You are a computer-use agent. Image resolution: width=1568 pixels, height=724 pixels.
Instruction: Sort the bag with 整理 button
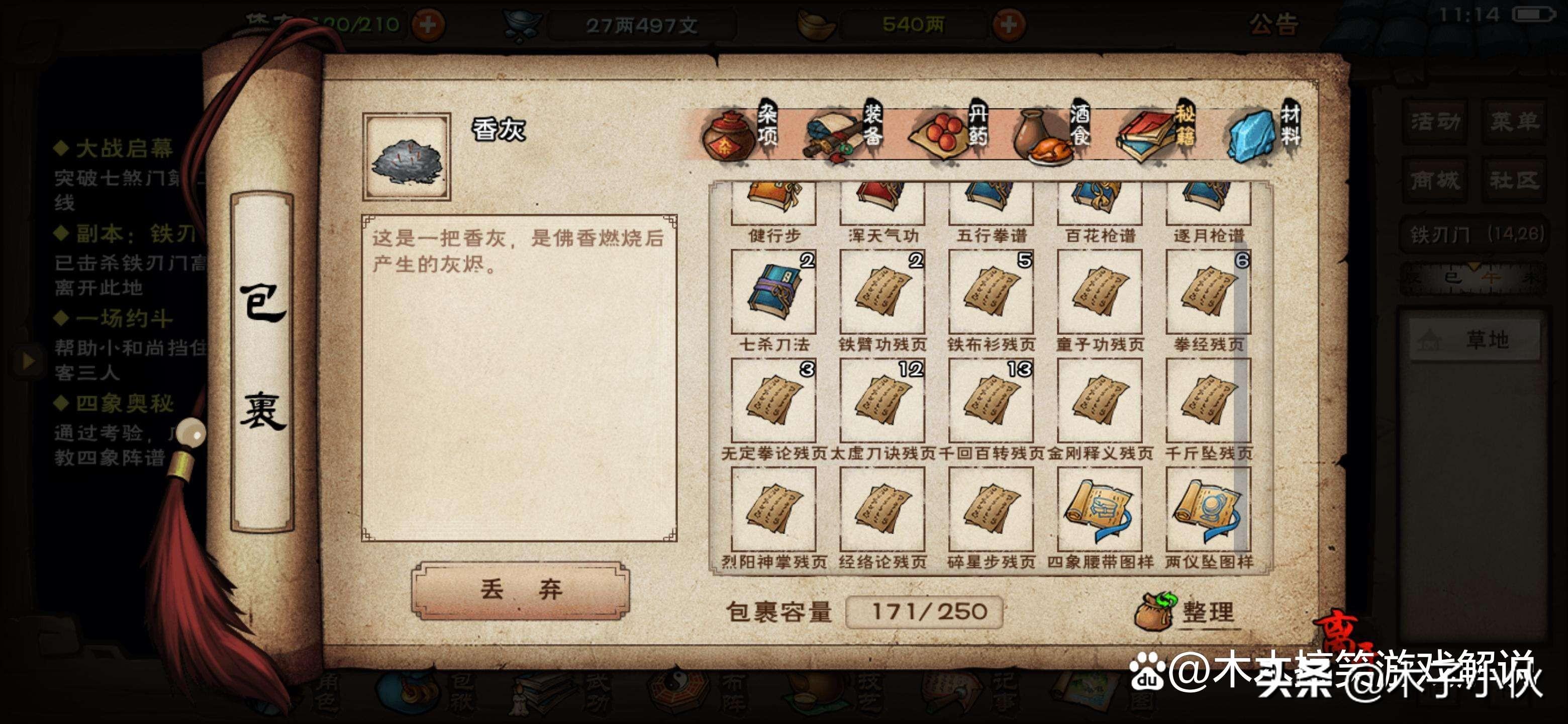pos(1187,611)
